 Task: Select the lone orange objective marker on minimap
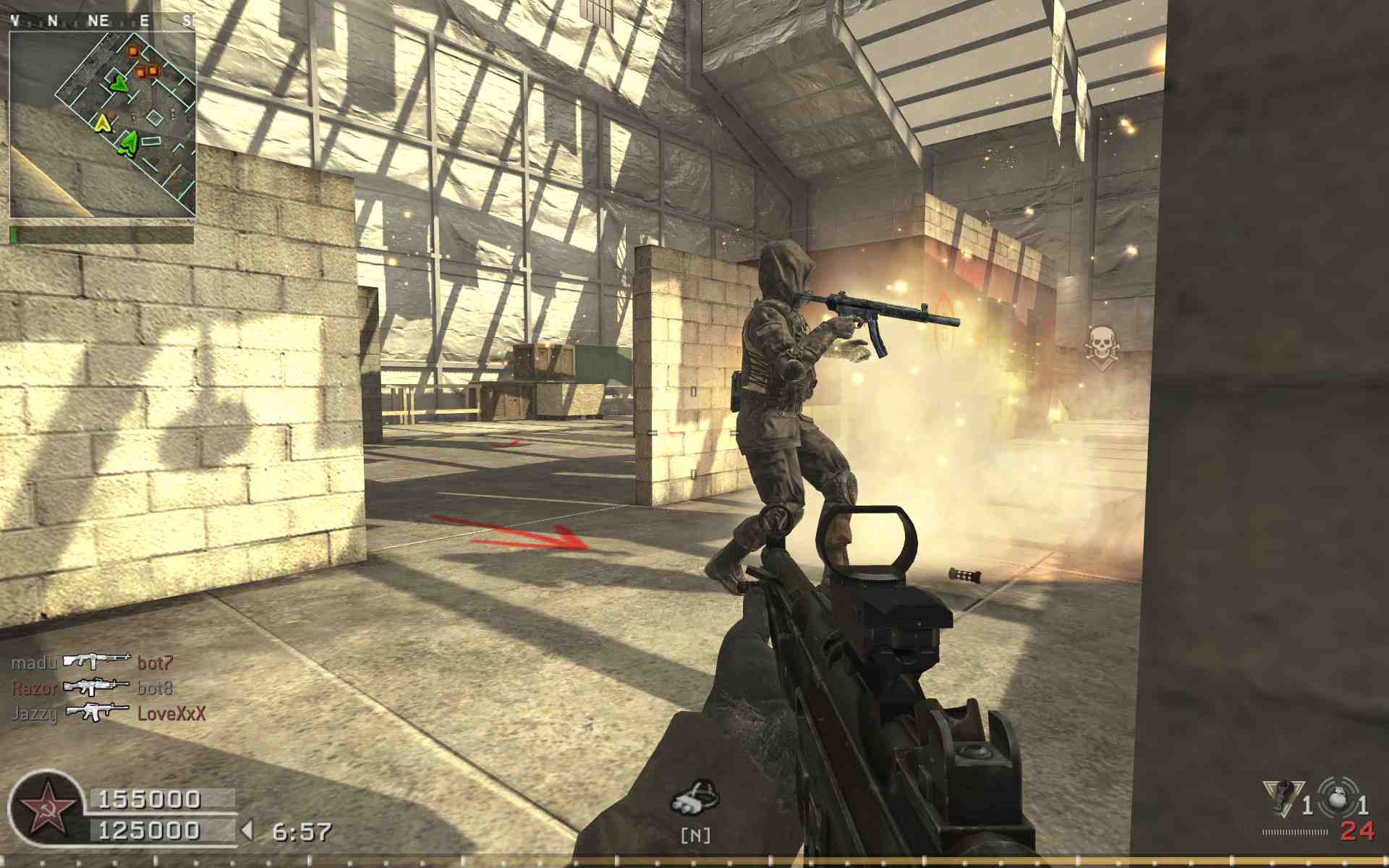pos(133,51)
